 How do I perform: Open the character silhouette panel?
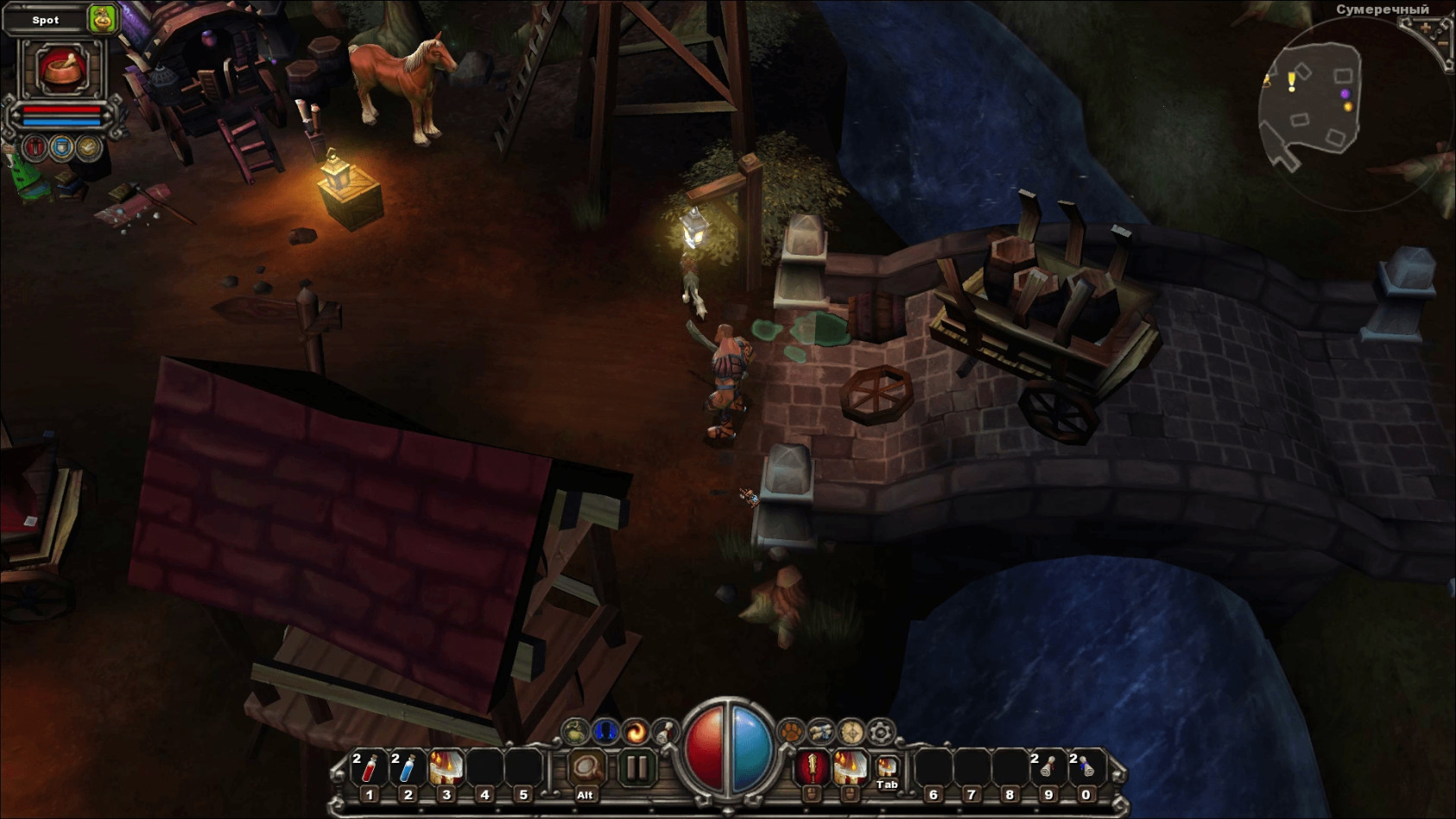(605, 733)
